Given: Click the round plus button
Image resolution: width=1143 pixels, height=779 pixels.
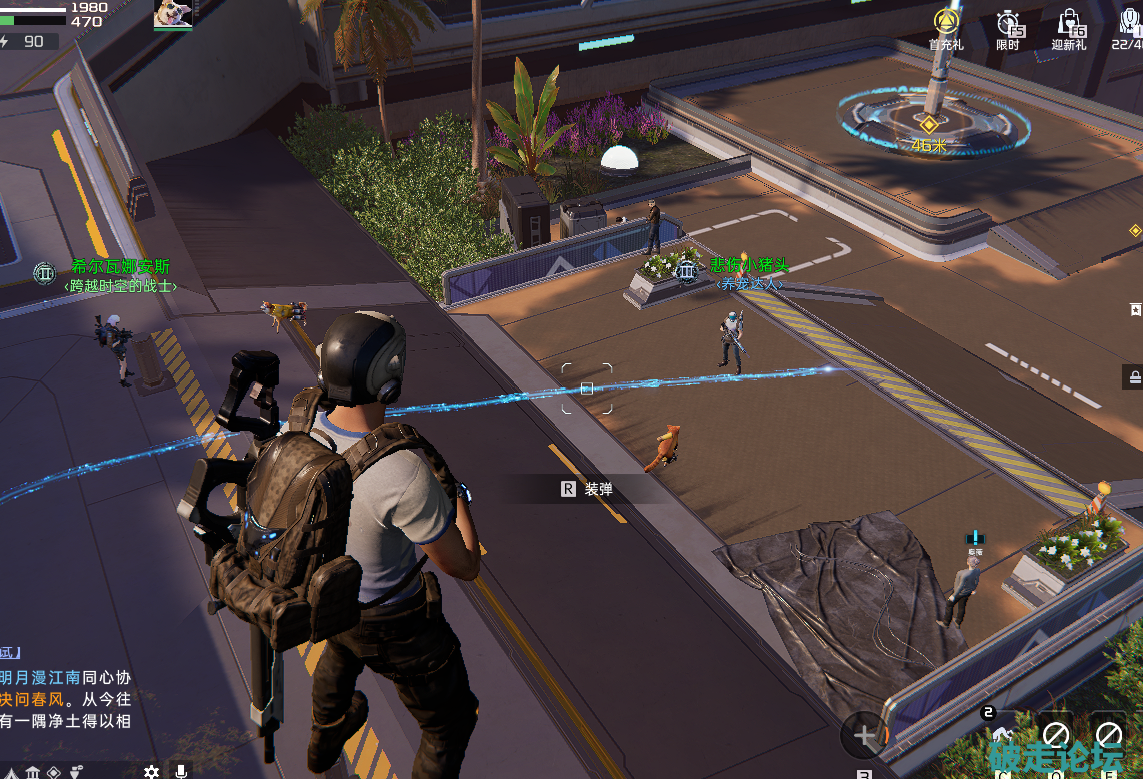Looking at the screenshot, I should coord(864,735).
